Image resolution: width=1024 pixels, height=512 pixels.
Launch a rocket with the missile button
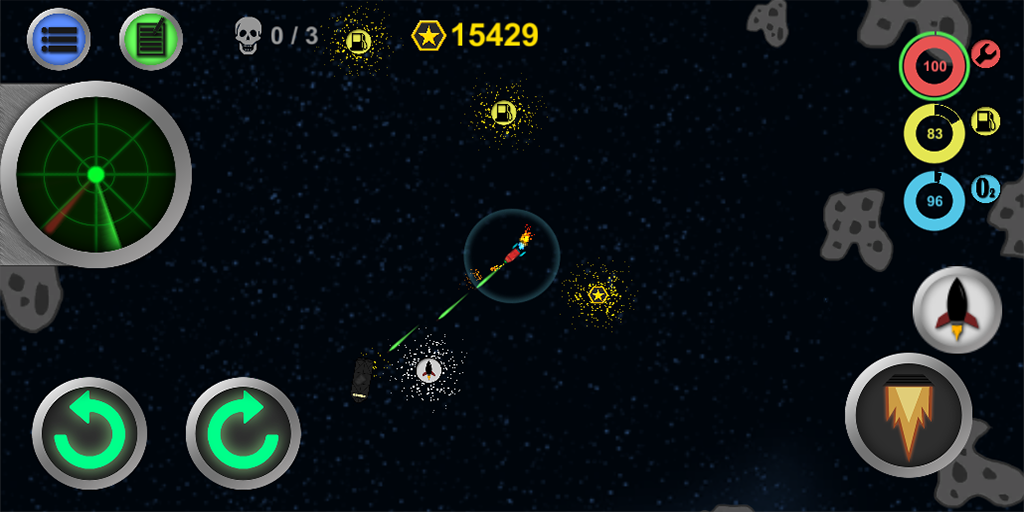point(957,309)
